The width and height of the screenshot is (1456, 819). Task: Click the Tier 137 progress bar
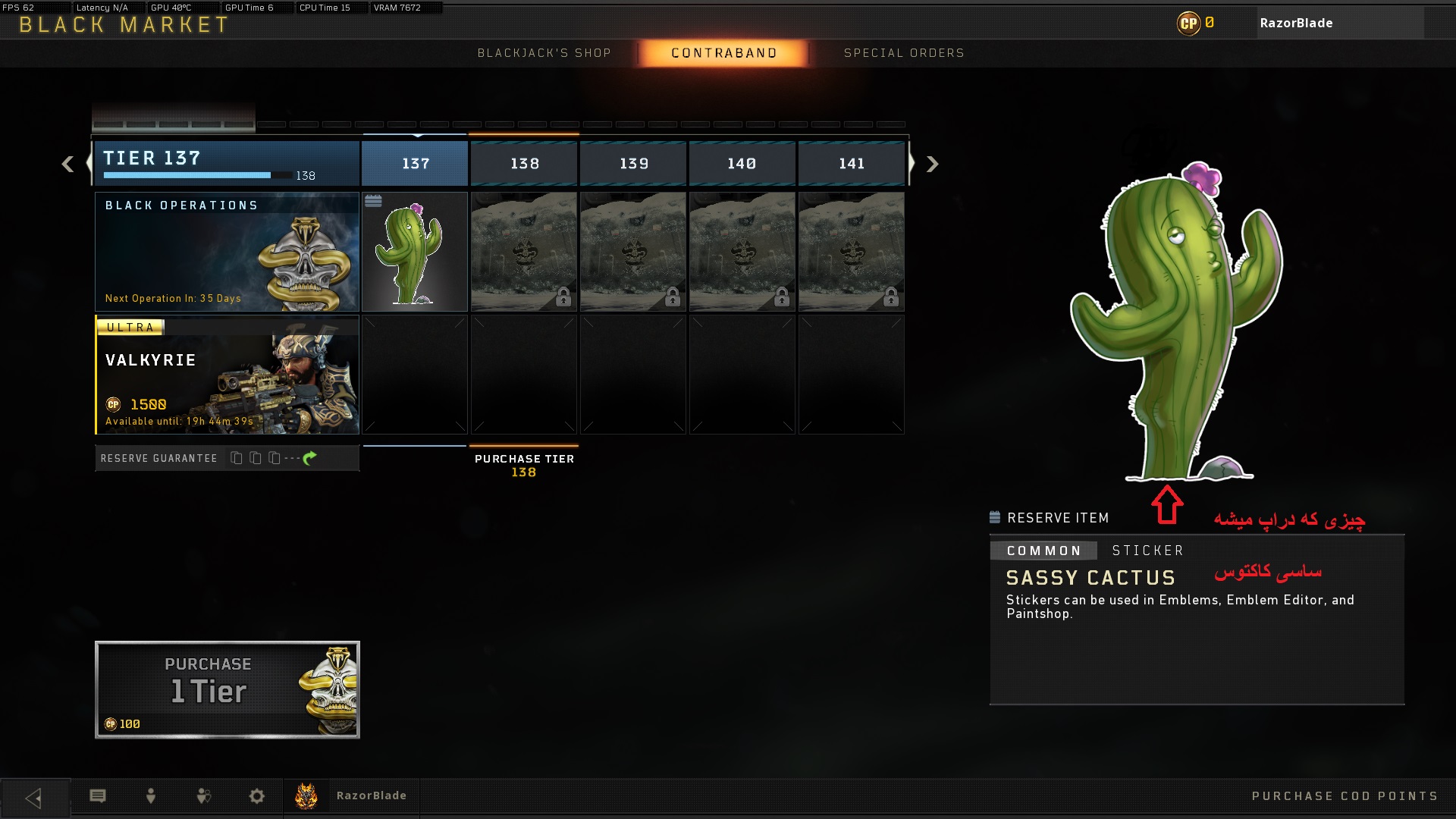click(x=187, y=174)
